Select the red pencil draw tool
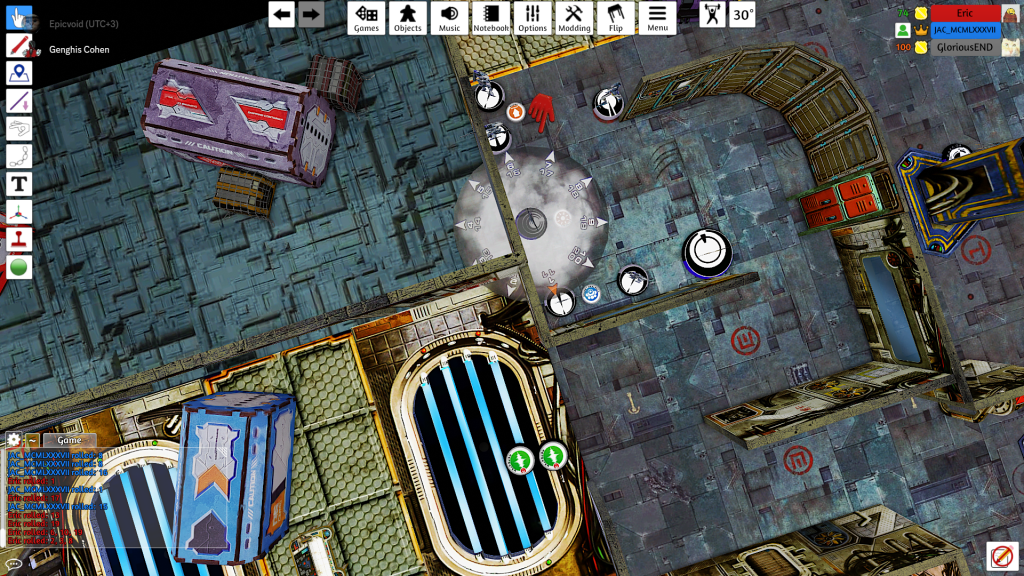This screenshot has width=1024, height=576. click(x=19, y=45)
